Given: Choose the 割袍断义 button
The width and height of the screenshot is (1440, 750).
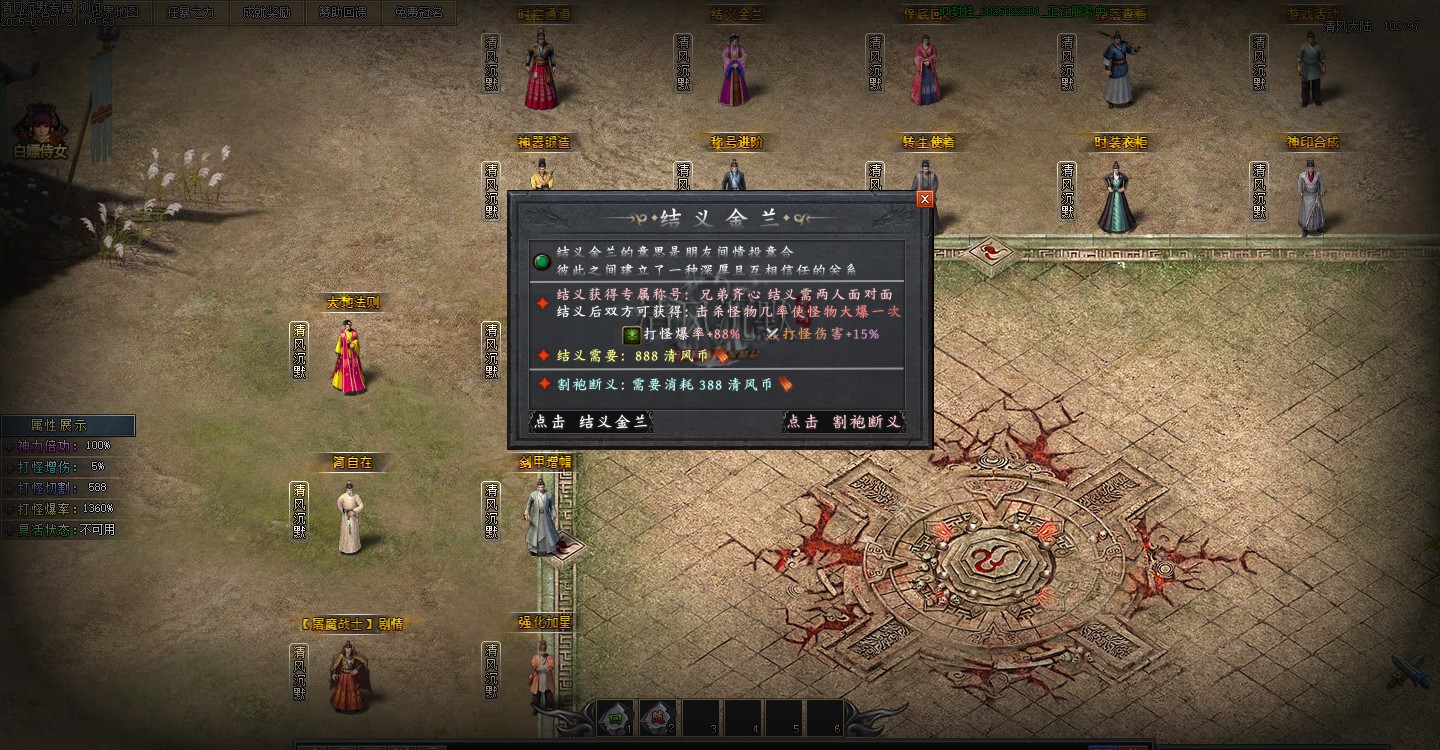Looking at the screenshot, I should pos(843,422).
